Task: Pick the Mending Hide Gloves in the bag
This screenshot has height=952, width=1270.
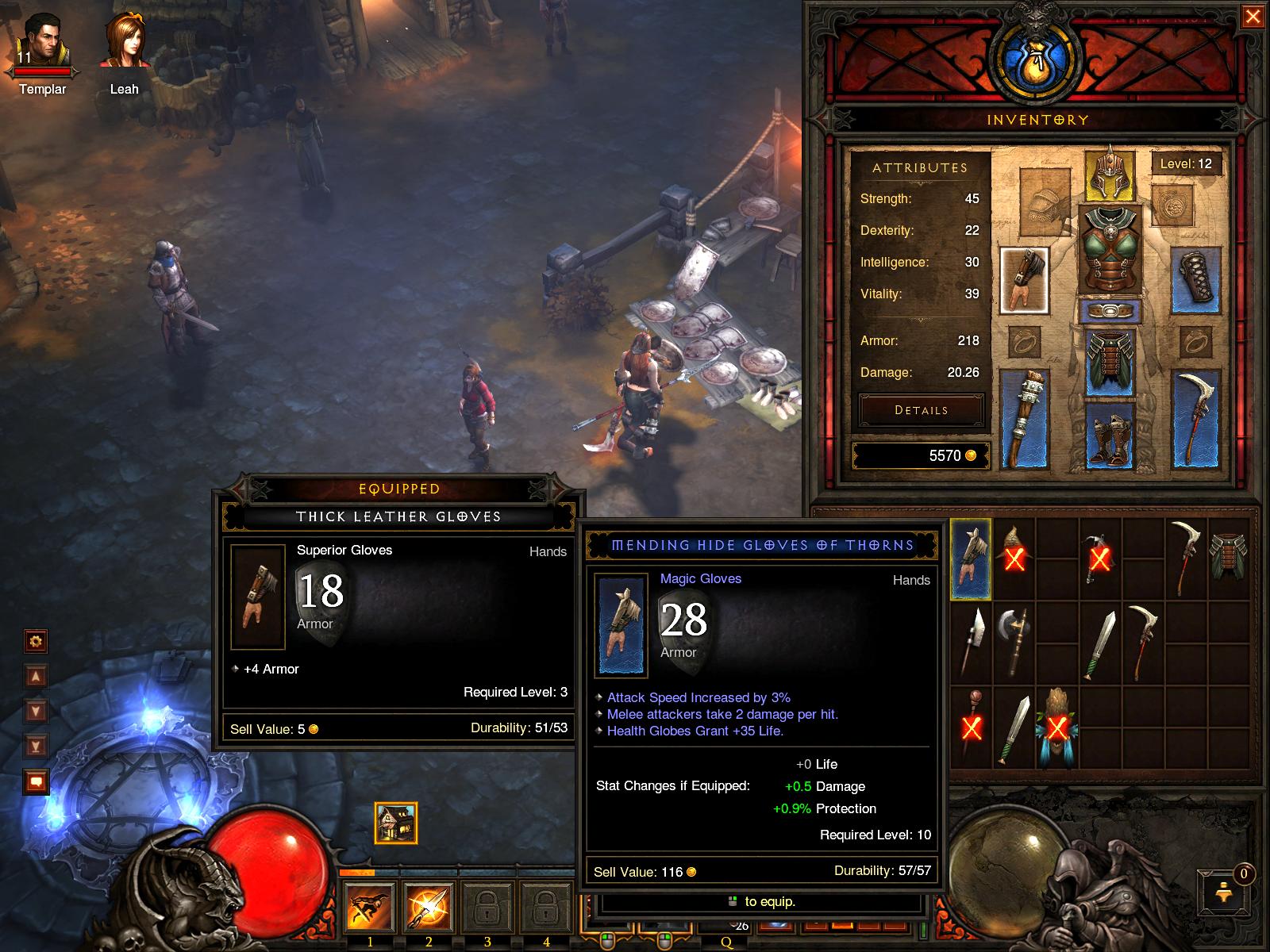Action: tap(970, 559)
